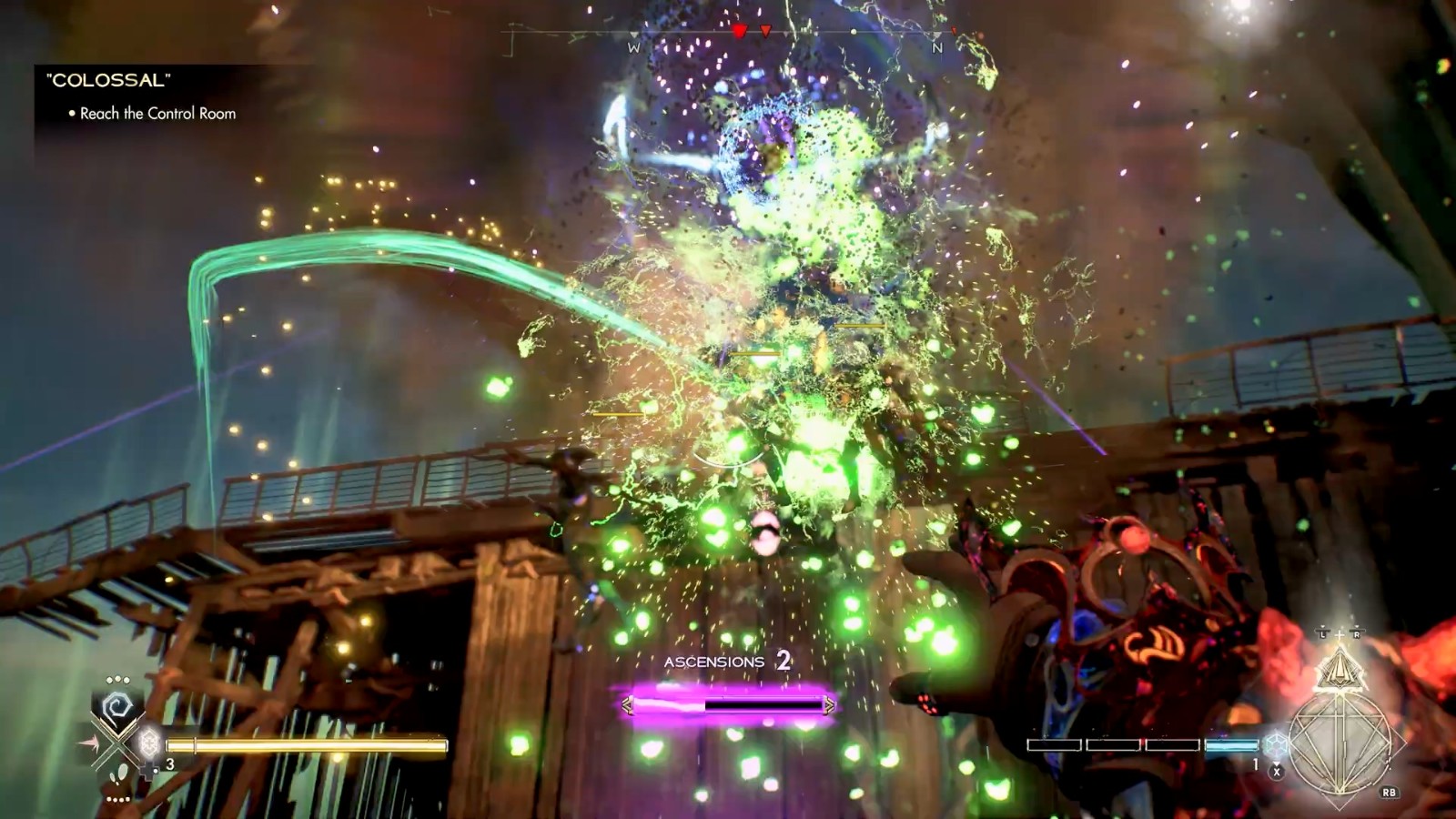Use the blue mana crystal icon
Viewport: 1456px width, 819px height.
pos(1277,743)
